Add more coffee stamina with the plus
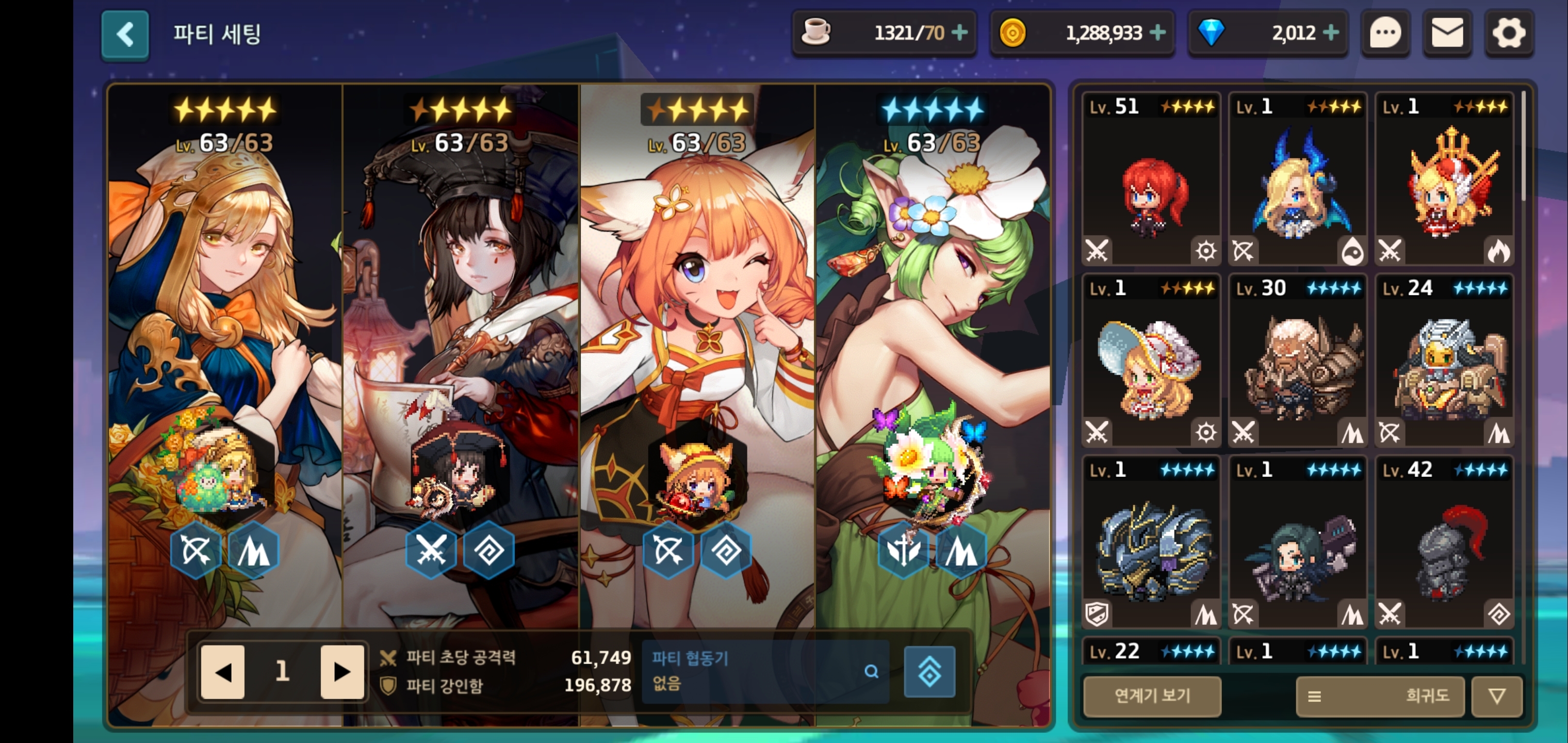 click(x=959, y=33)
